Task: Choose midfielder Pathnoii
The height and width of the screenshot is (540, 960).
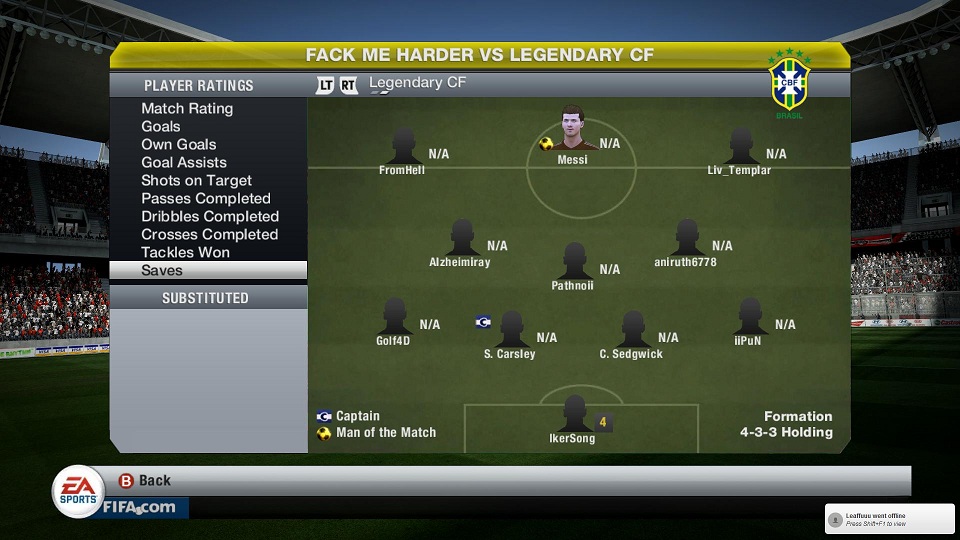Action: pos(573,264)
